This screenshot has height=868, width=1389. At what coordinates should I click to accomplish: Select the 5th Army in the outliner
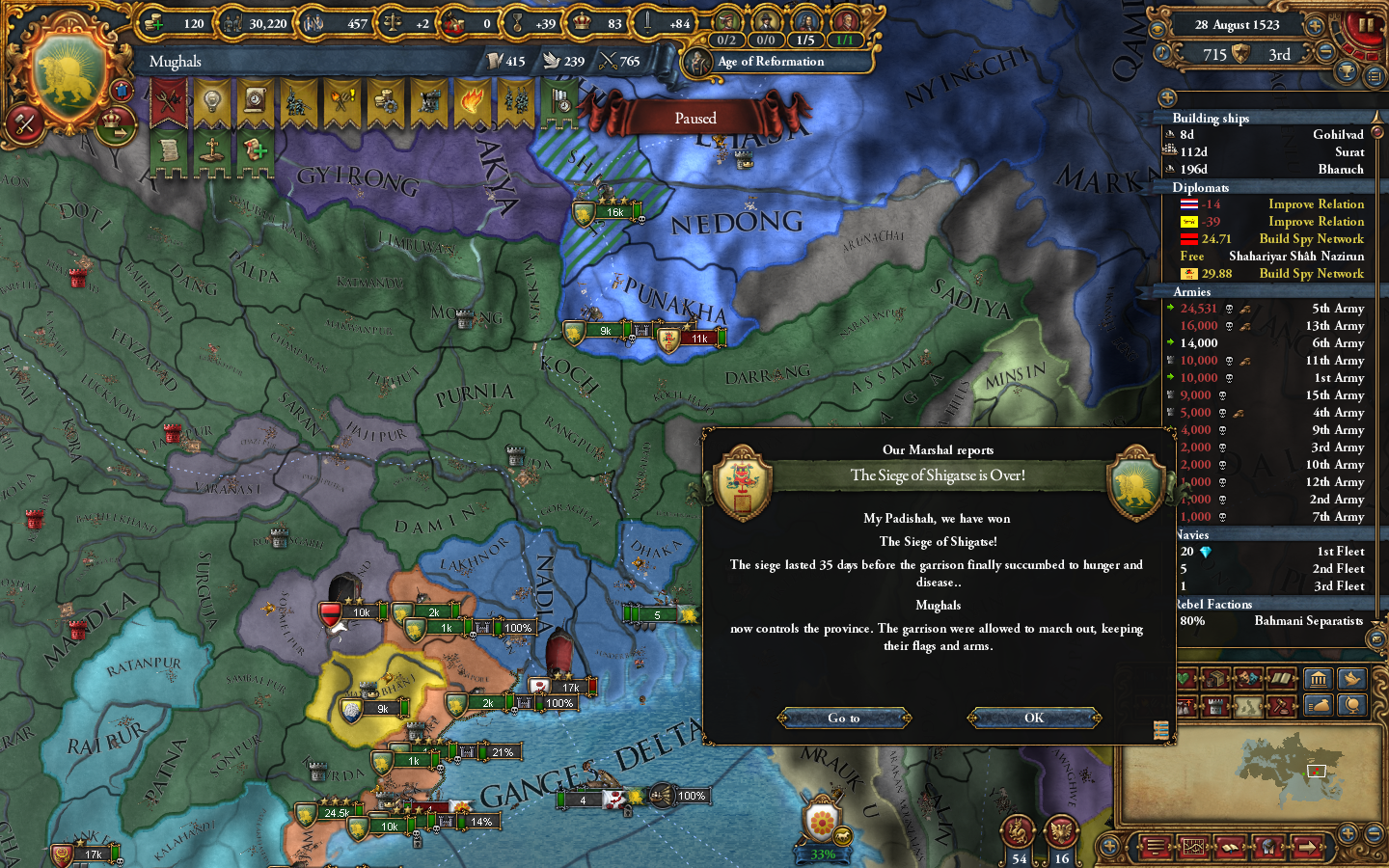(1283, 309)
